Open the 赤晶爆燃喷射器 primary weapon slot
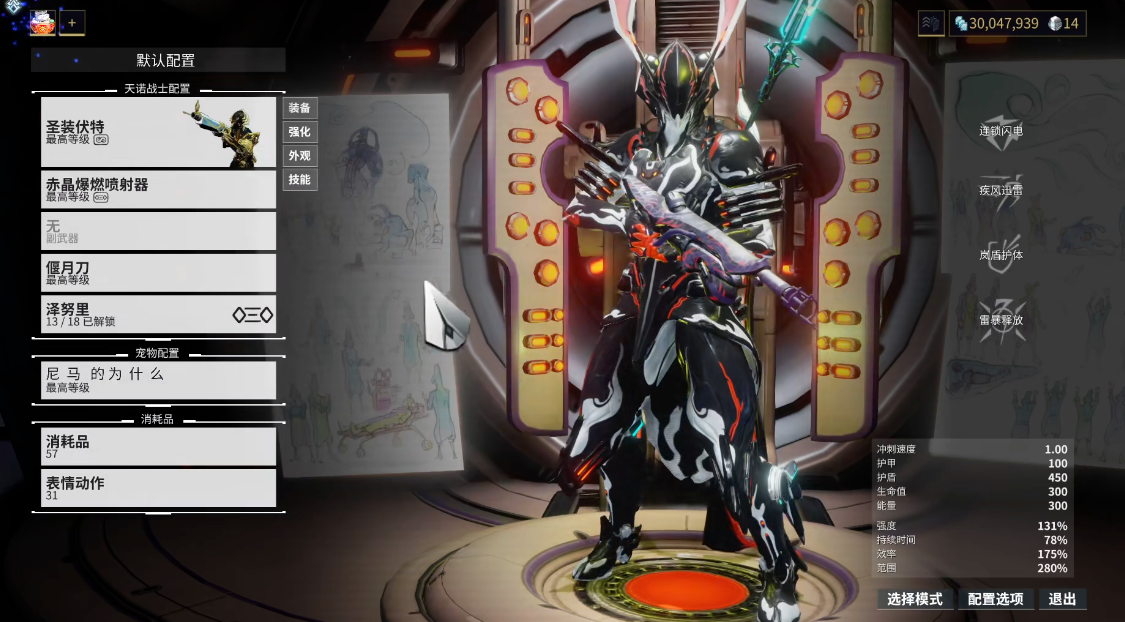 (x=158, y=189)
